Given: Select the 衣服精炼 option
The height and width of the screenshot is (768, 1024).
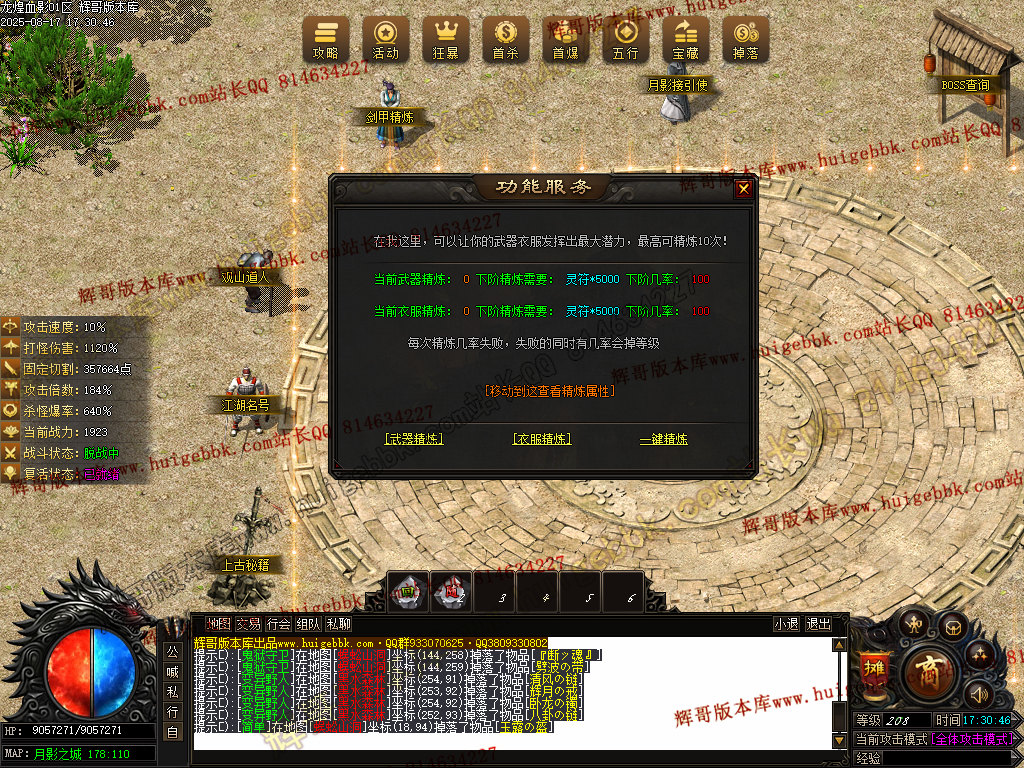Looking at the screenshot, I should coord(542,439).
